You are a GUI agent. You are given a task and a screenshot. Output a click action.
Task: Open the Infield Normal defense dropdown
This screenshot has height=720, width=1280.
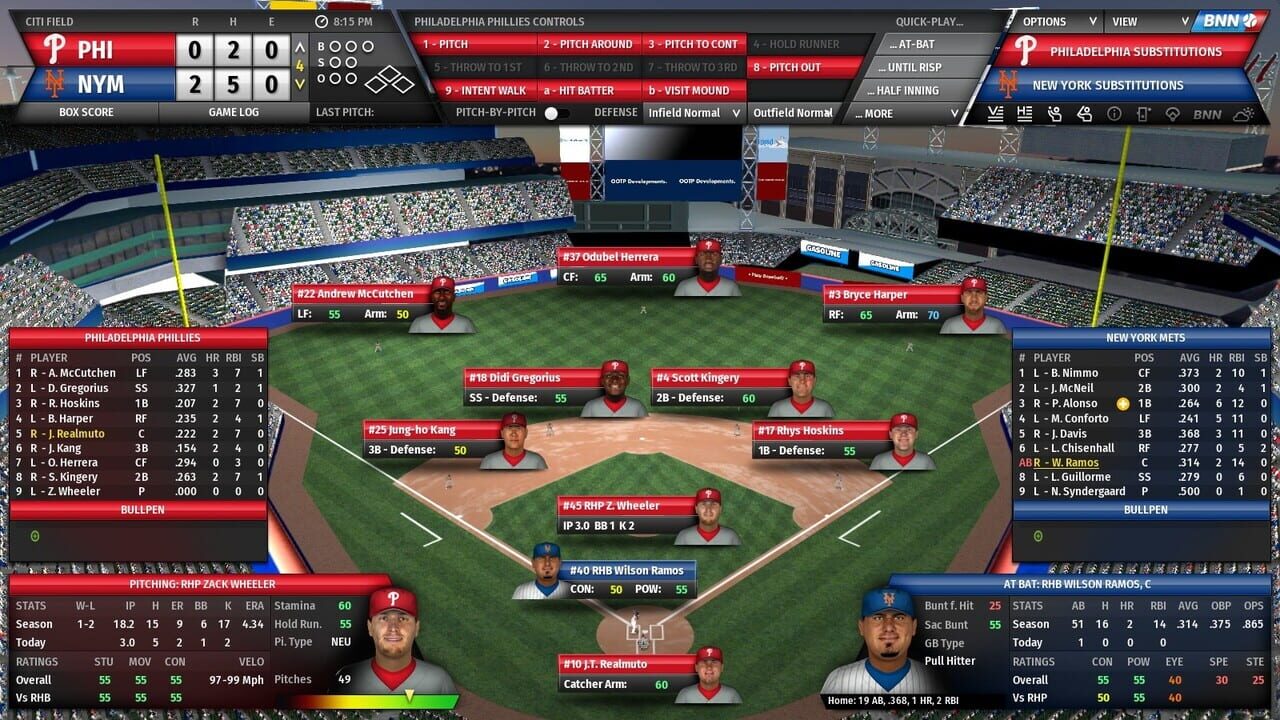coord(693,113)
